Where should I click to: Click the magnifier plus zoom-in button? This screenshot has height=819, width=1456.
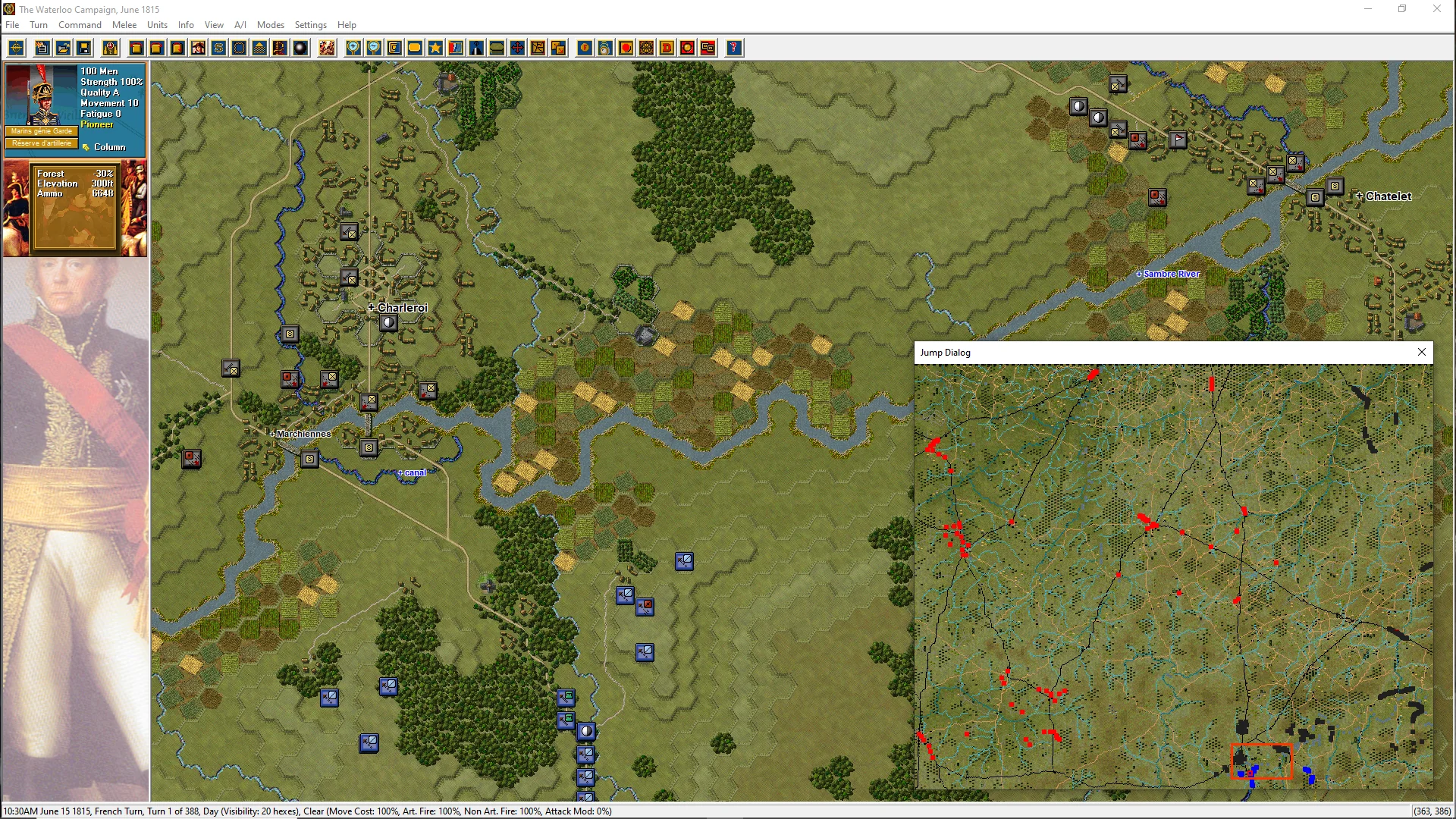pos(353,49)
